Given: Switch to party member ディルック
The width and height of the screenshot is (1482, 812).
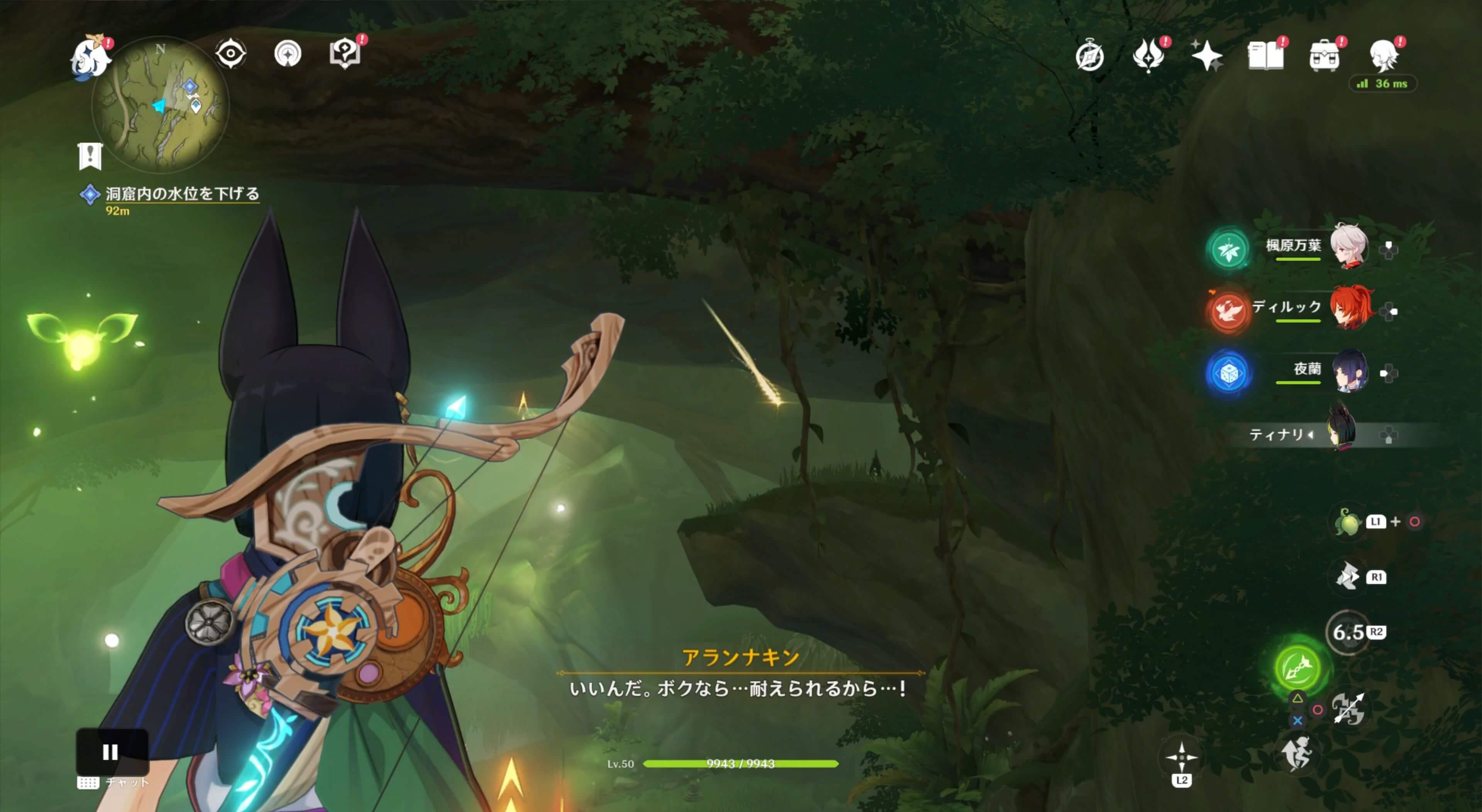Looking at the screenshot, I should [x=1350, y=308].
